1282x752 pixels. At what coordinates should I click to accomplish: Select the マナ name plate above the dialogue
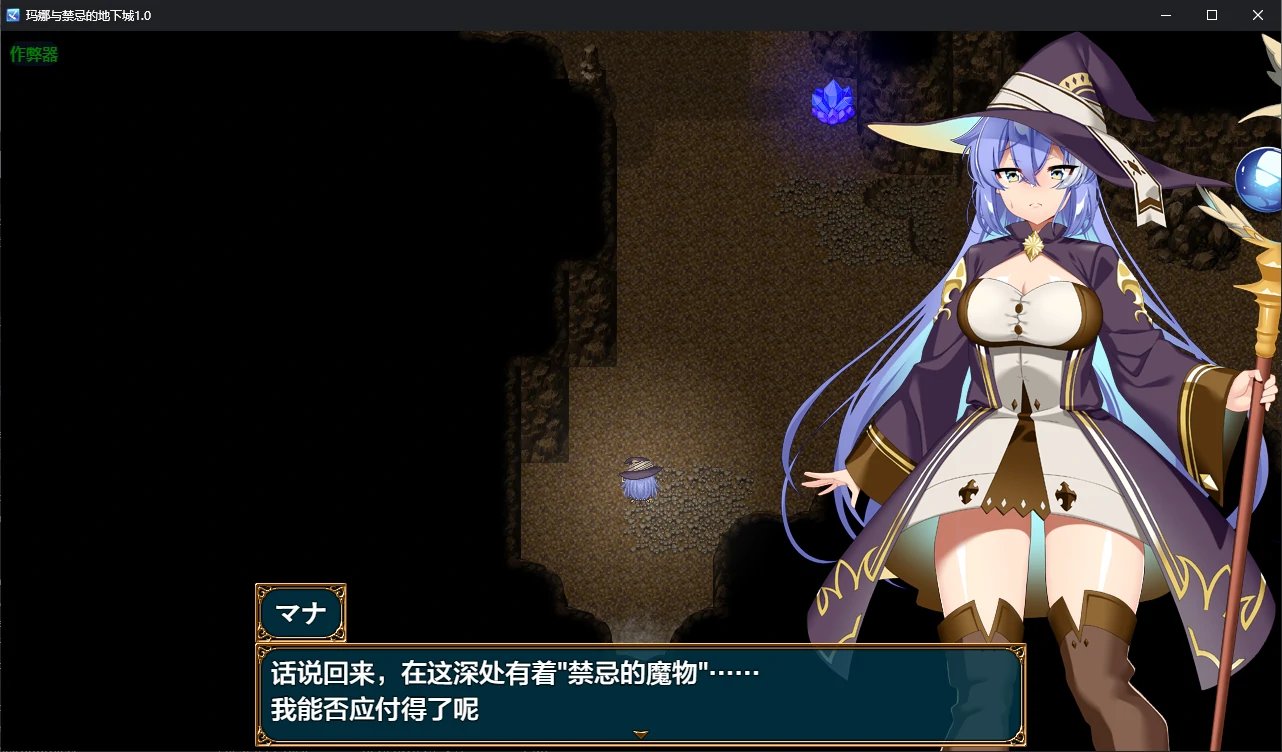pos(300,612)
